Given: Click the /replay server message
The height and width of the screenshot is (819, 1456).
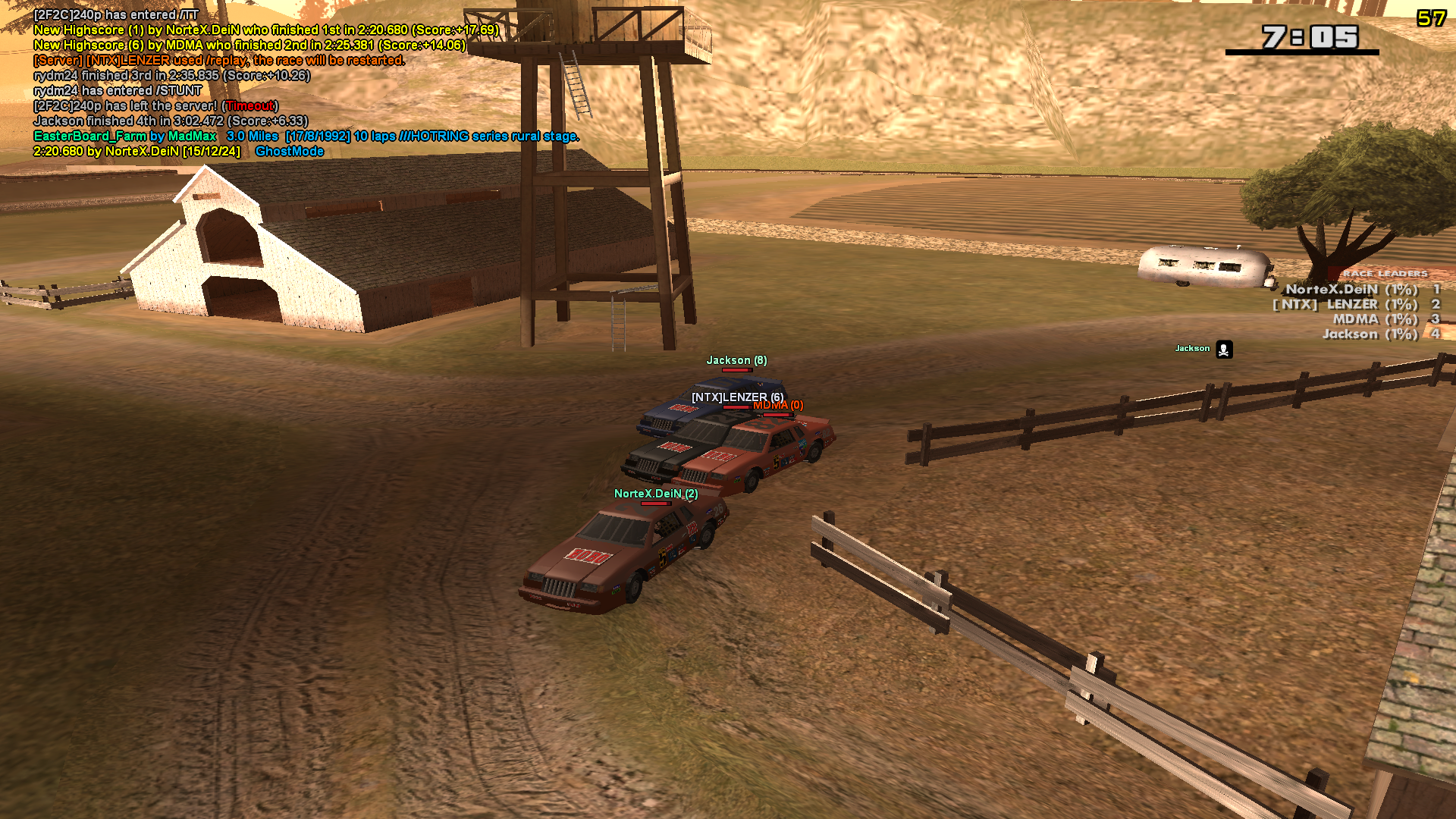Looking at the screenshot, I should pyautogui.click(x=224, y=60).
